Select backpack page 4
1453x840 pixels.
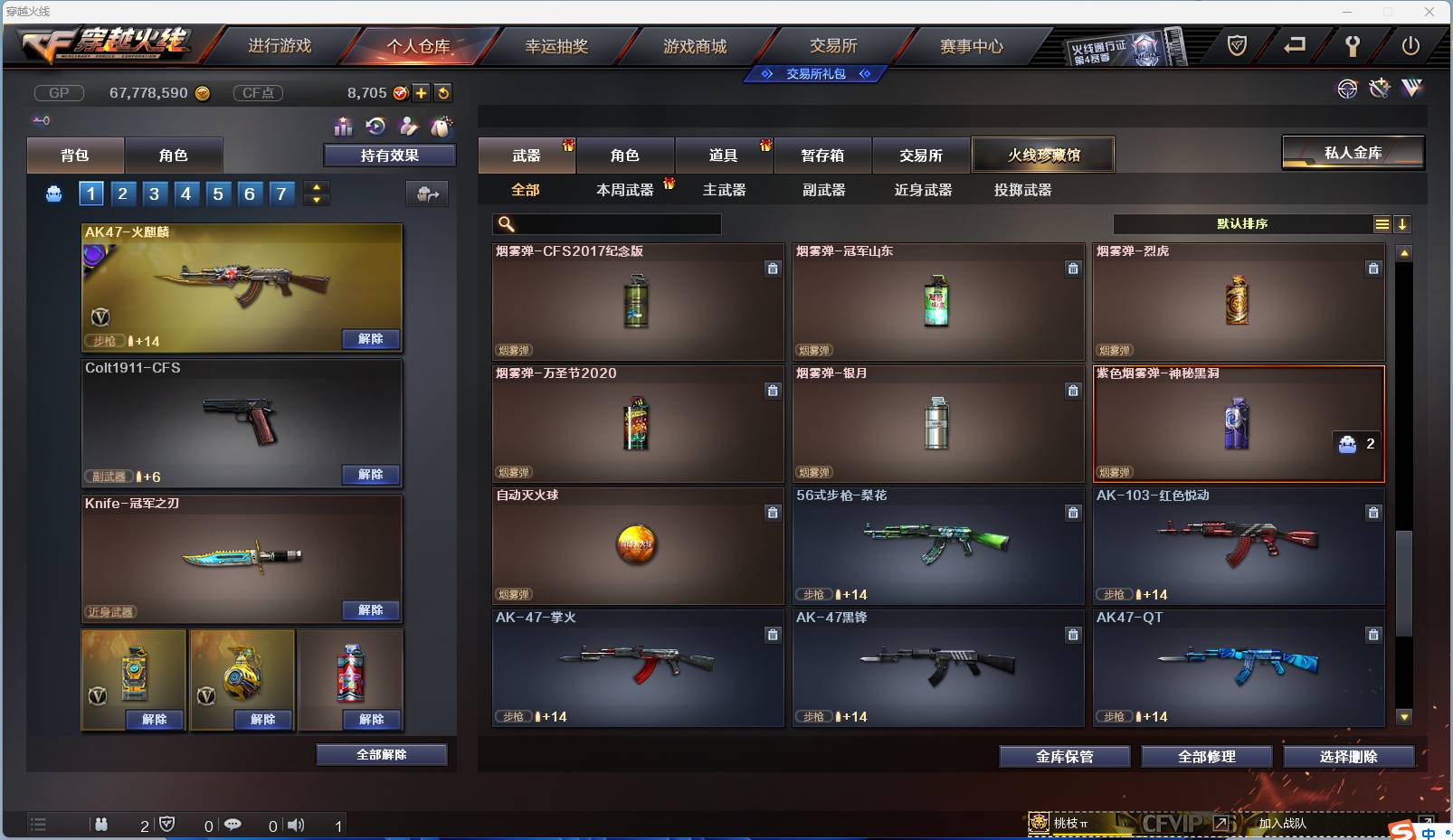pos(185,193)
